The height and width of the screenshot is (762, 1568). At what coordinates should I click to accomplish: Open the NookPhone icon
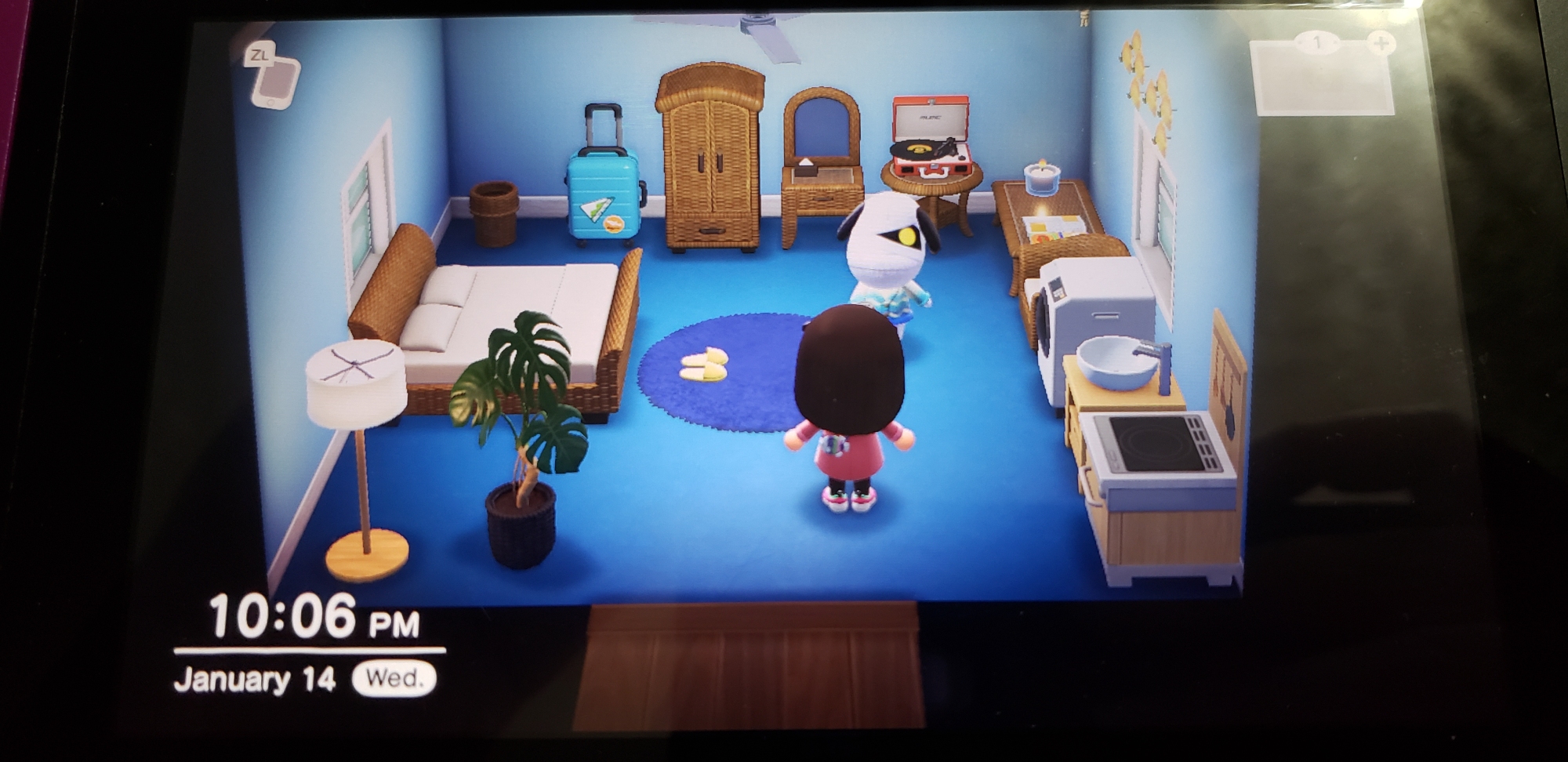(275, 82)
